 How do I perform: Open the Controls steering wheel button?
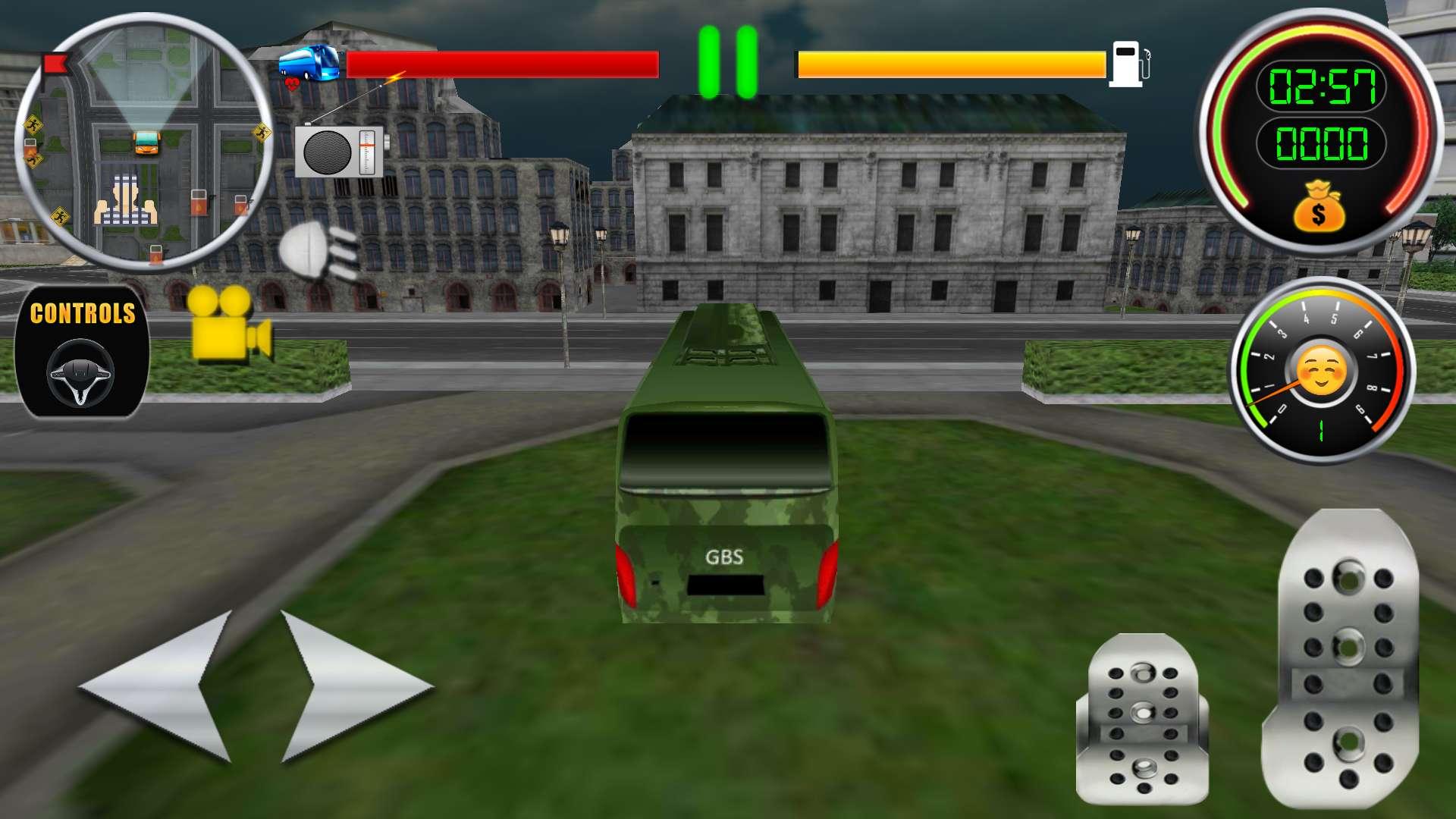click(x=82, y=351)
